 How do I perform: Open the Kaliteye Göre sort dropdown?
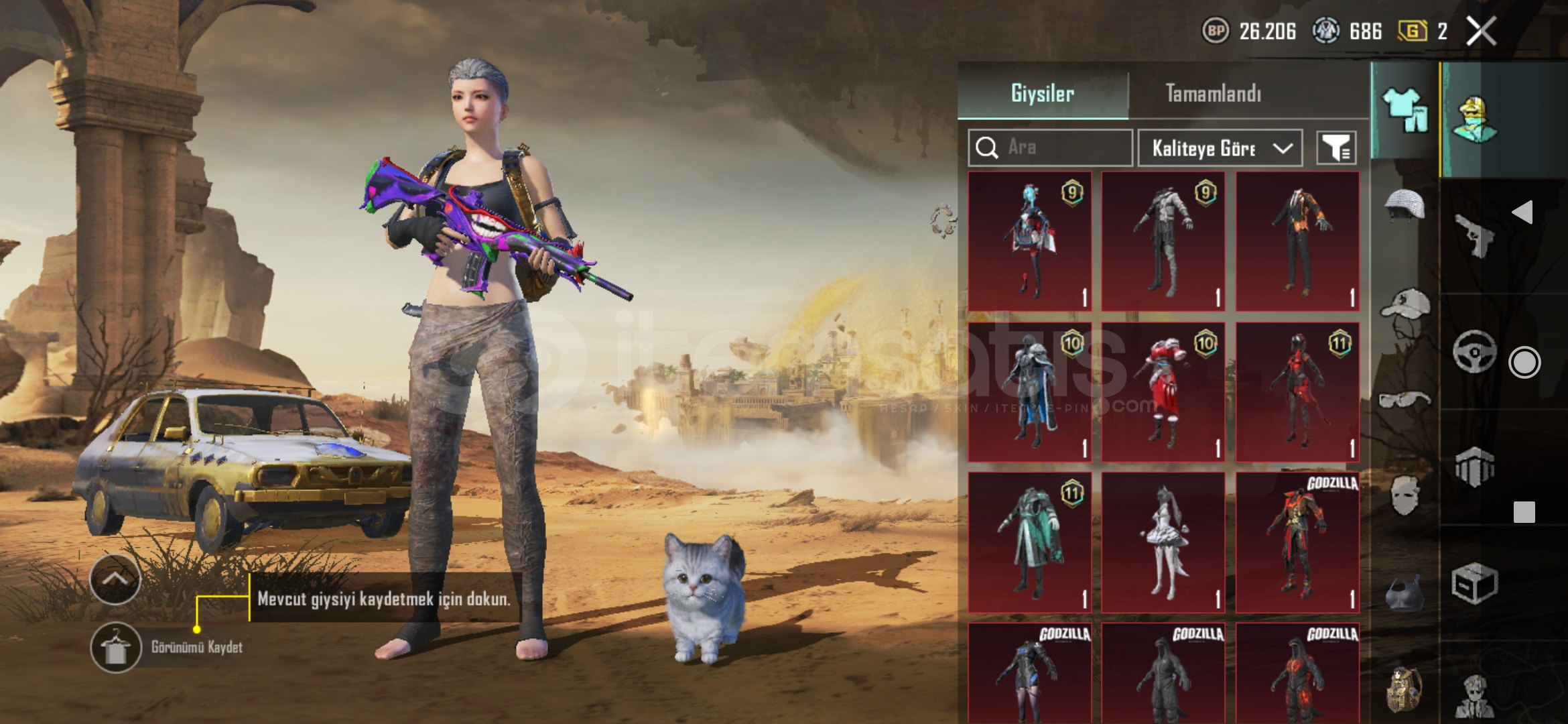pos(1220,148)
